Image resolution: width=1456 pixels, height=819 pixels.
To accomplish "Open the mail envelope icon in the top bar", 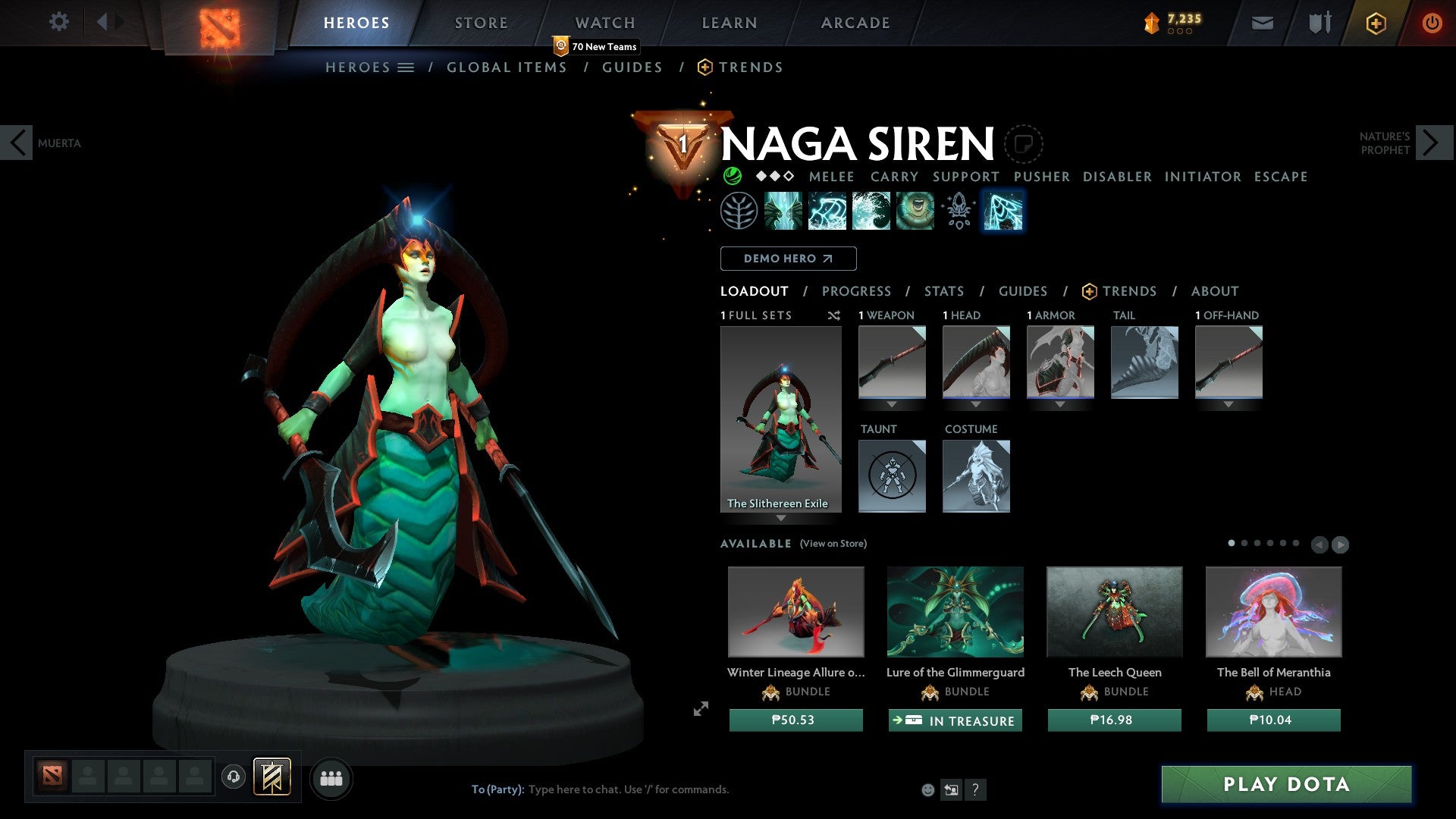I will [x=1262, y=22].
